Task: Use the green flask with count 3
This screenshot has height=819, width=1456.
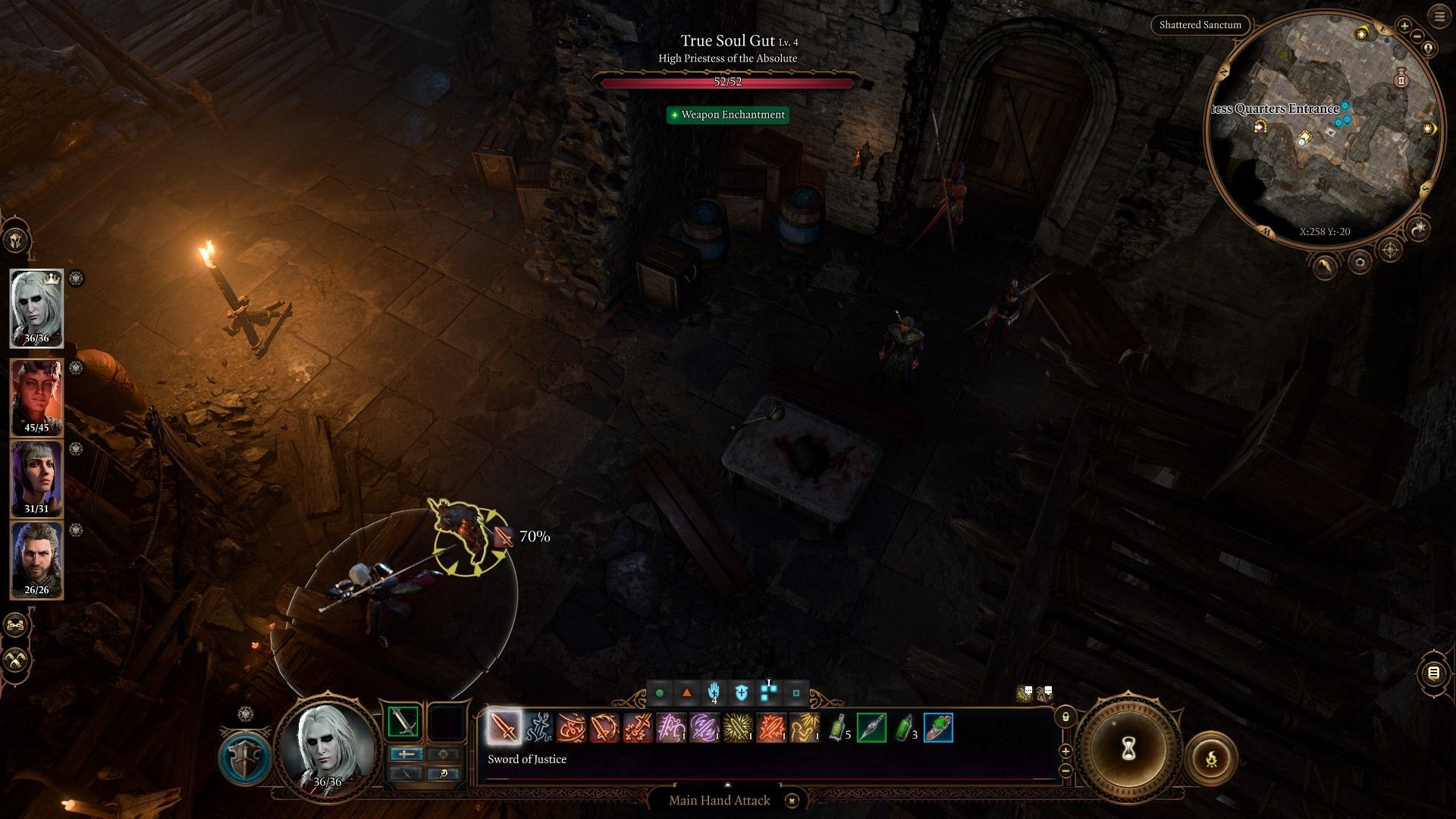Action: click(x=905, y=728)
